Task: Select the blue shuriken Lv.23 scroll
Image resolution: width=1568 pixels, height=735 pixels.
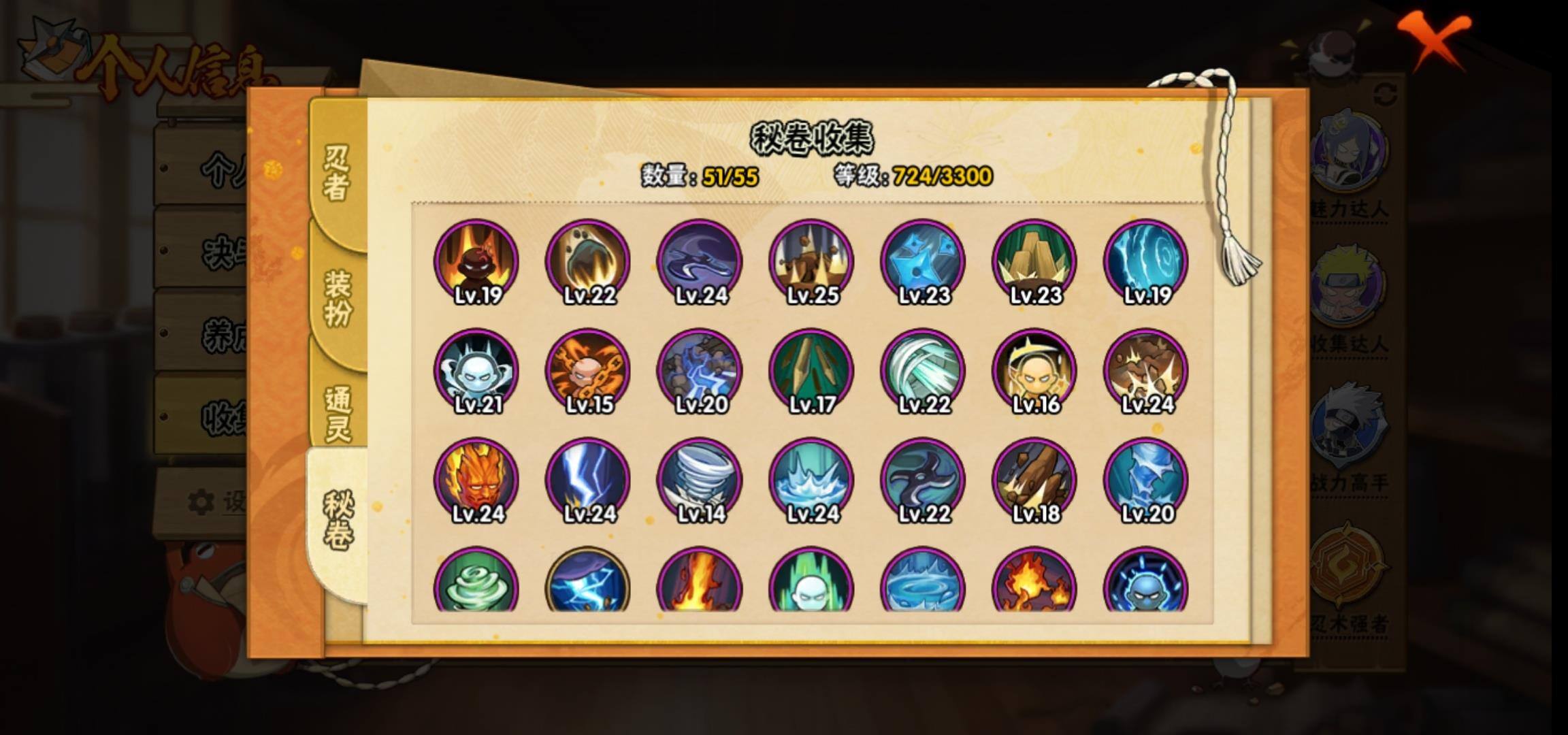Action: [x=923, y=261]
